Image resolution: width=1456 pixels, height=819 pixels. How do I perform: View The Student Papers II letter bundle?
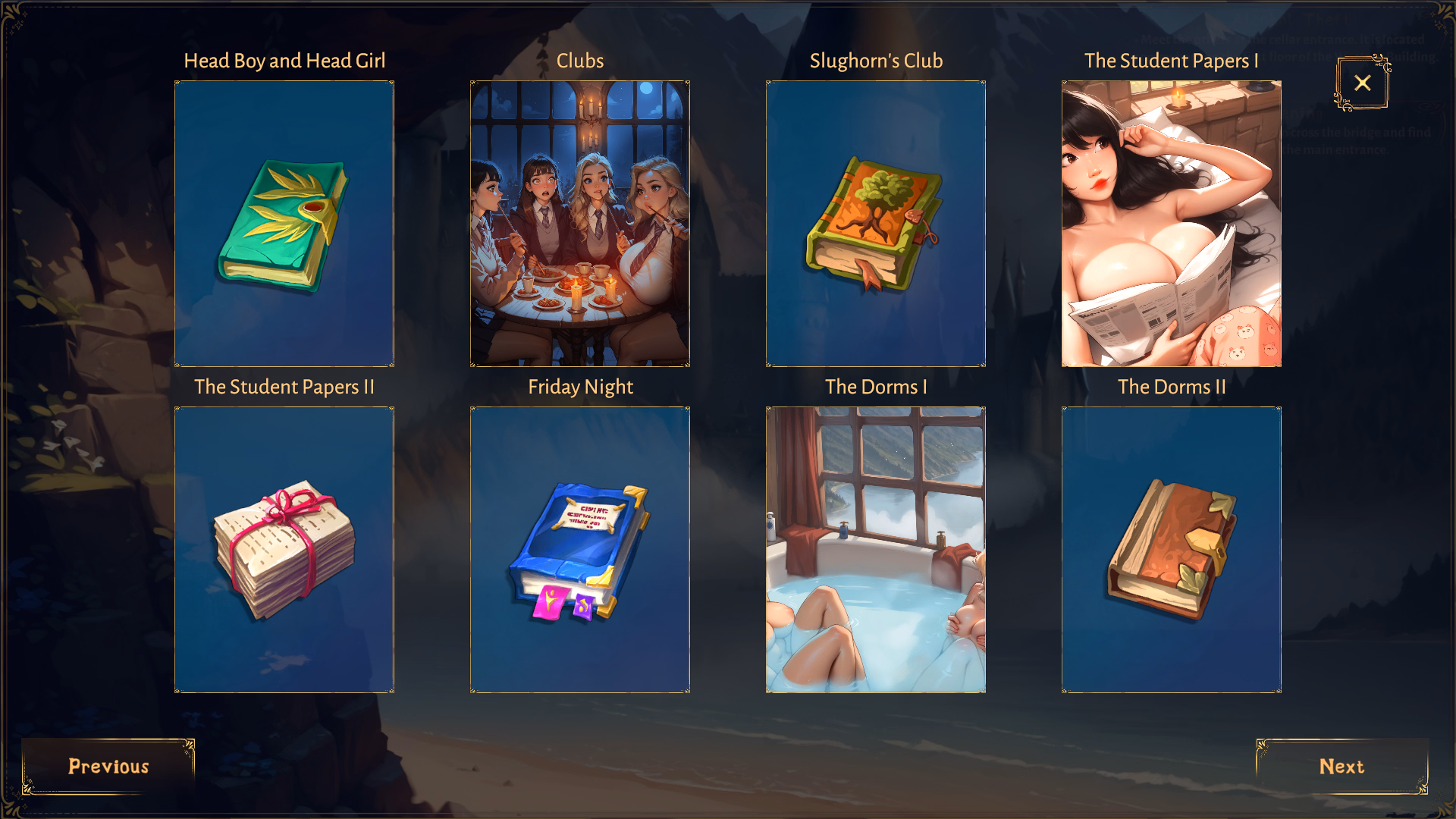(284, 548)
